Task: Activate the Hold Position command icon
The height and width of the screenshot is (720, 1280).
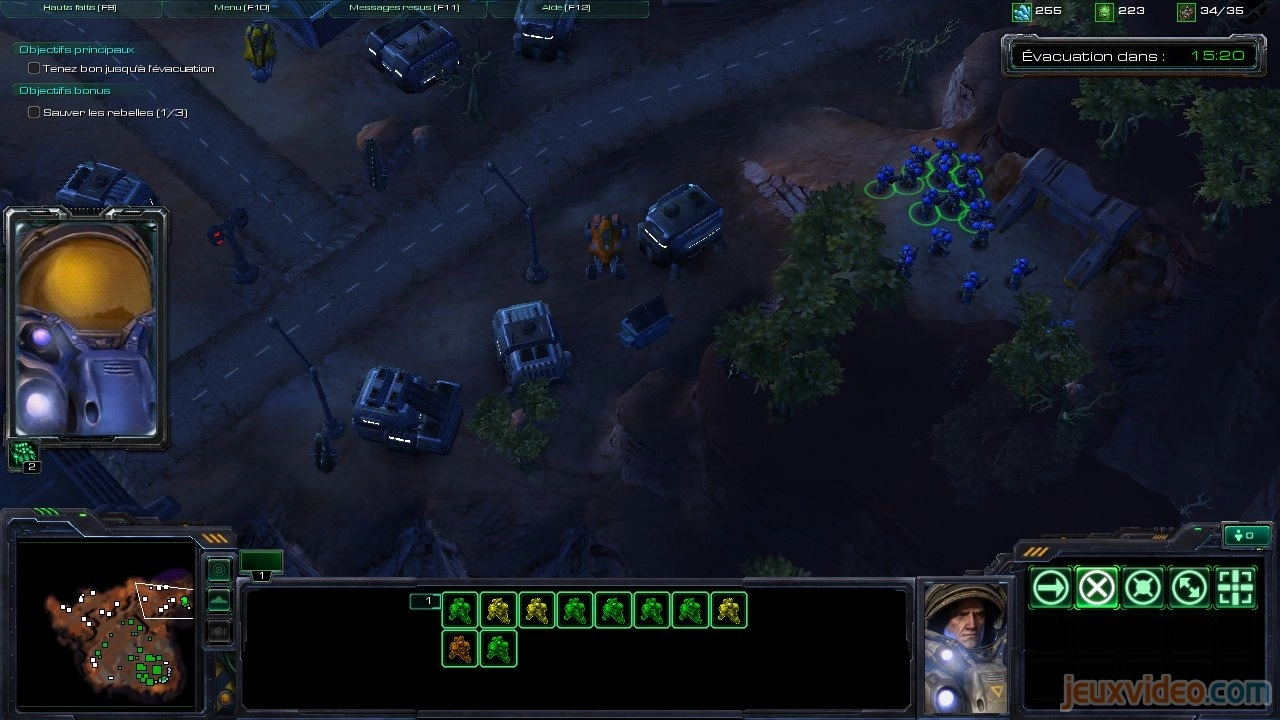Action: [x=1143, y=588]
